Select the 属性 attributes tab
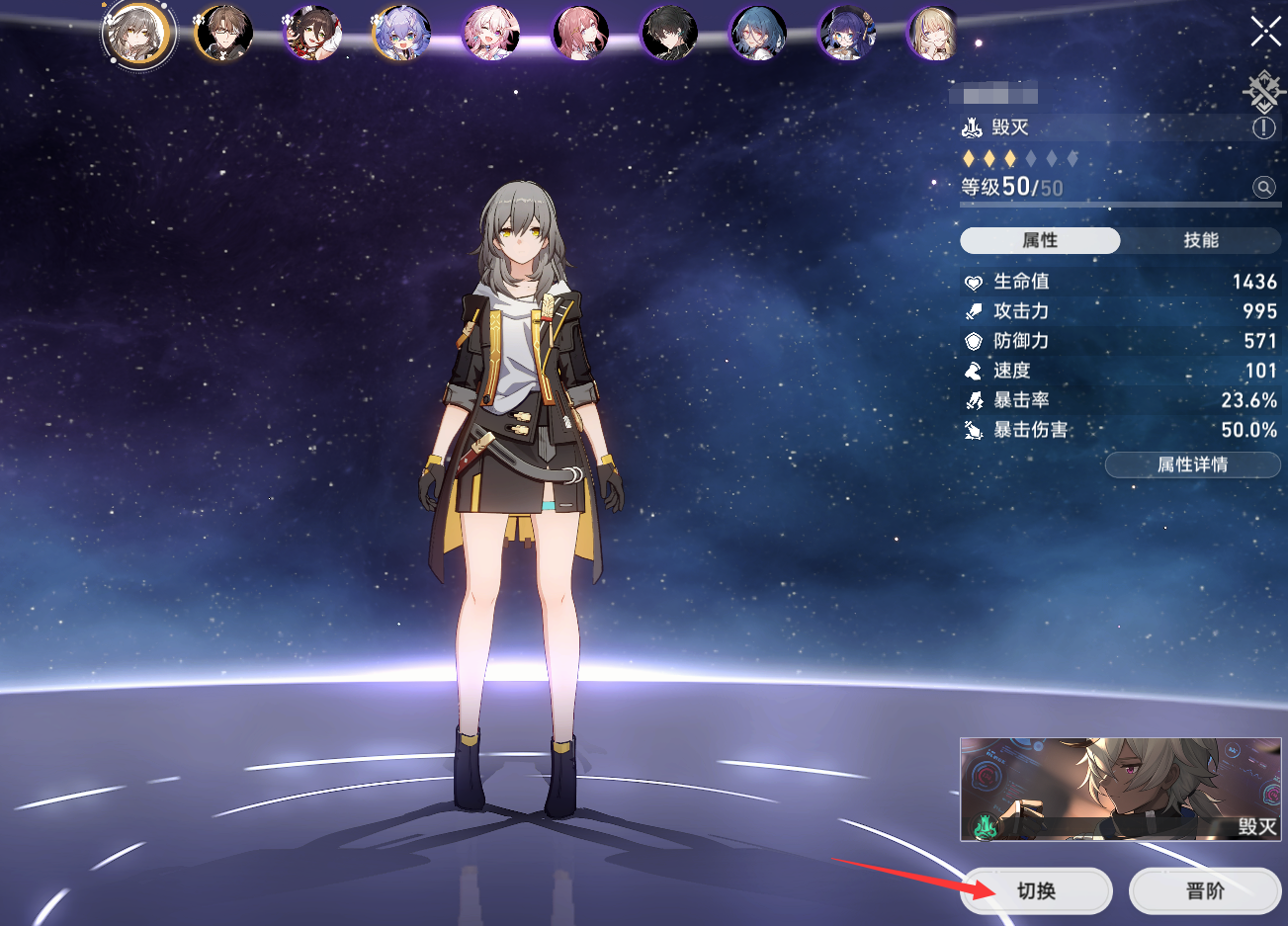 [1041, 240]
